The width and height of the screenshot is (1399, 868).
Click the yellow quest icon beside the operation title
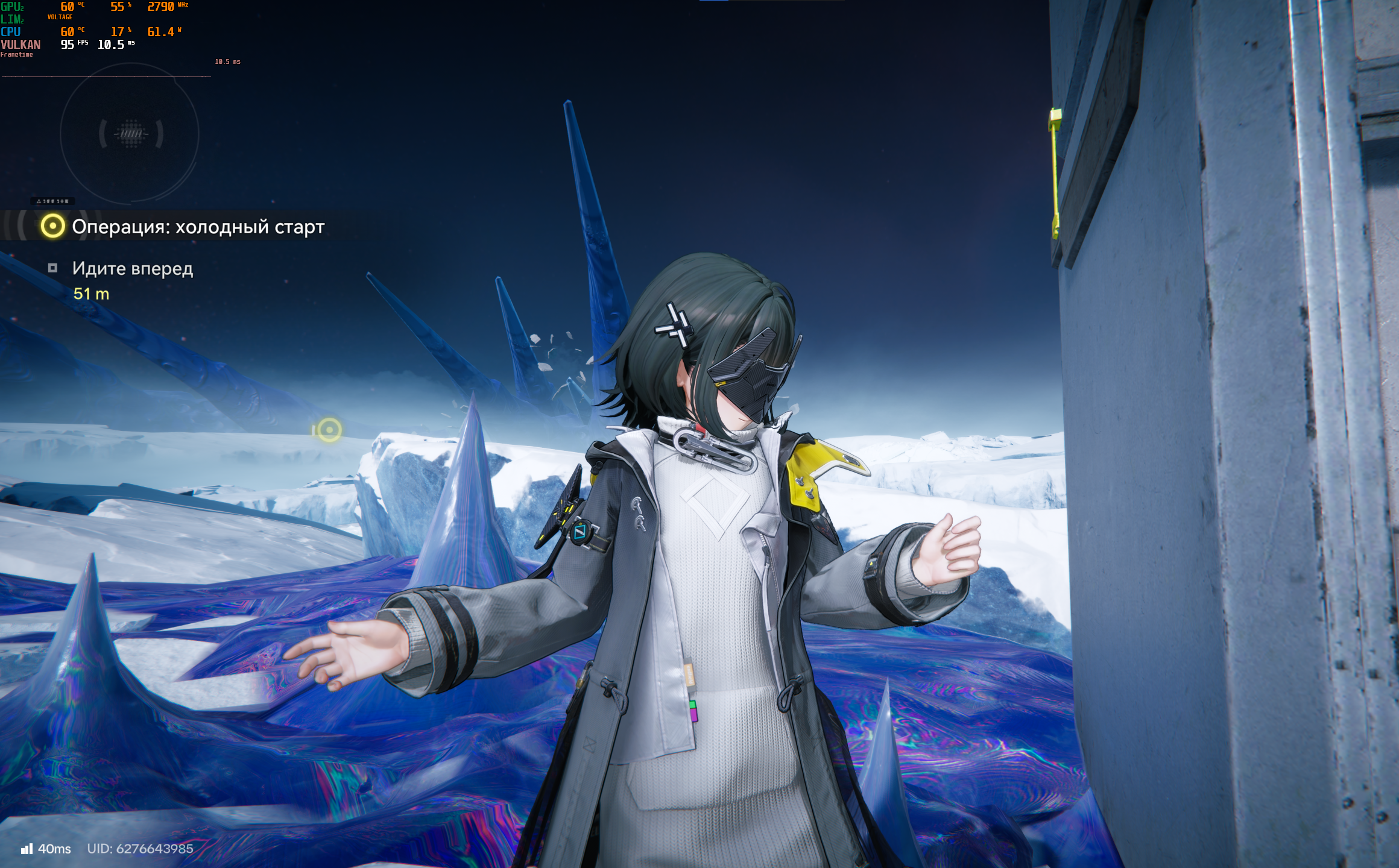(52, 226)
